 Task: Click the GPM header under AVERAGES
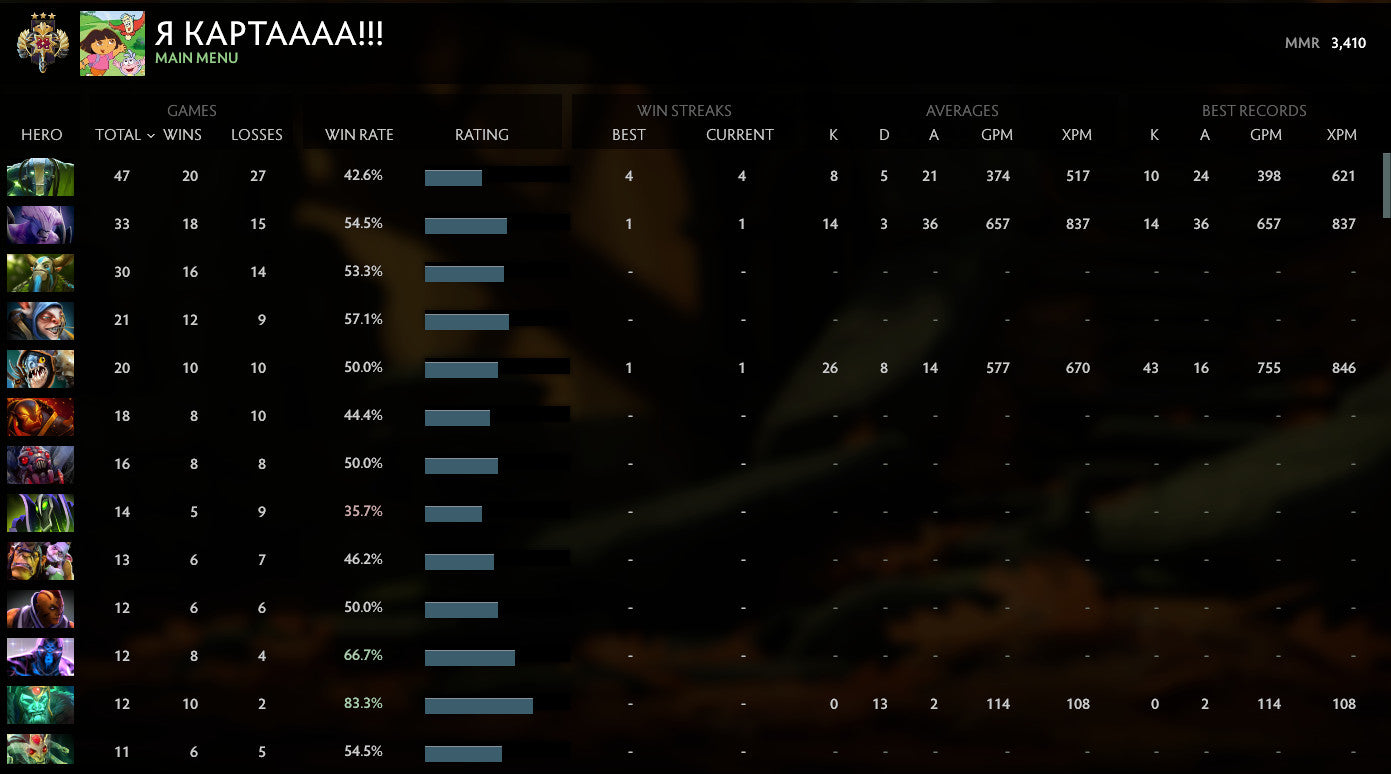(996, 134)
